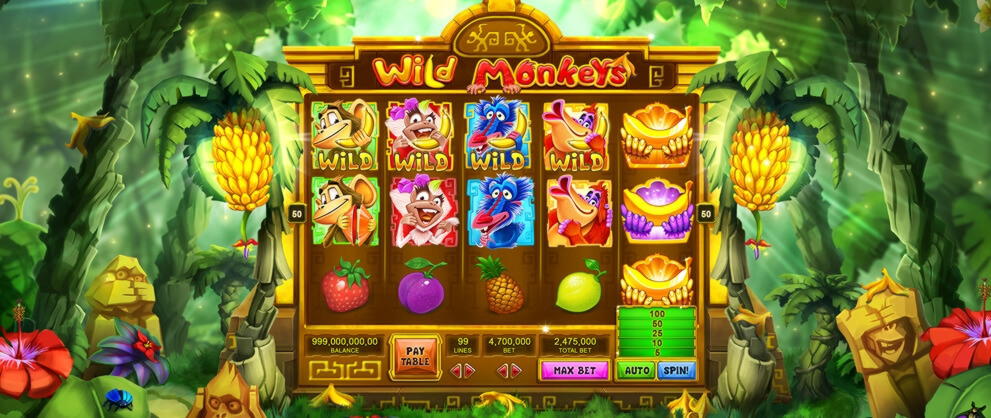
Task: Start auto spins with the Auto button
Action: [636, 371]
